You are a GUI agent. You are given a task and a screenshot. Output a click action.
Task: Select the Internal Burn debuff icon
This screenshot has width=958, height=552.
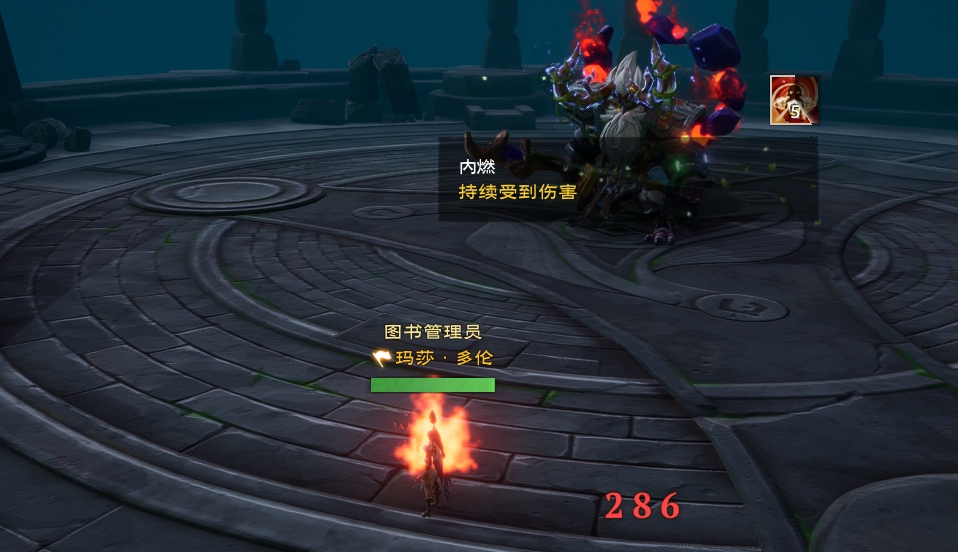tap(794, 100)
